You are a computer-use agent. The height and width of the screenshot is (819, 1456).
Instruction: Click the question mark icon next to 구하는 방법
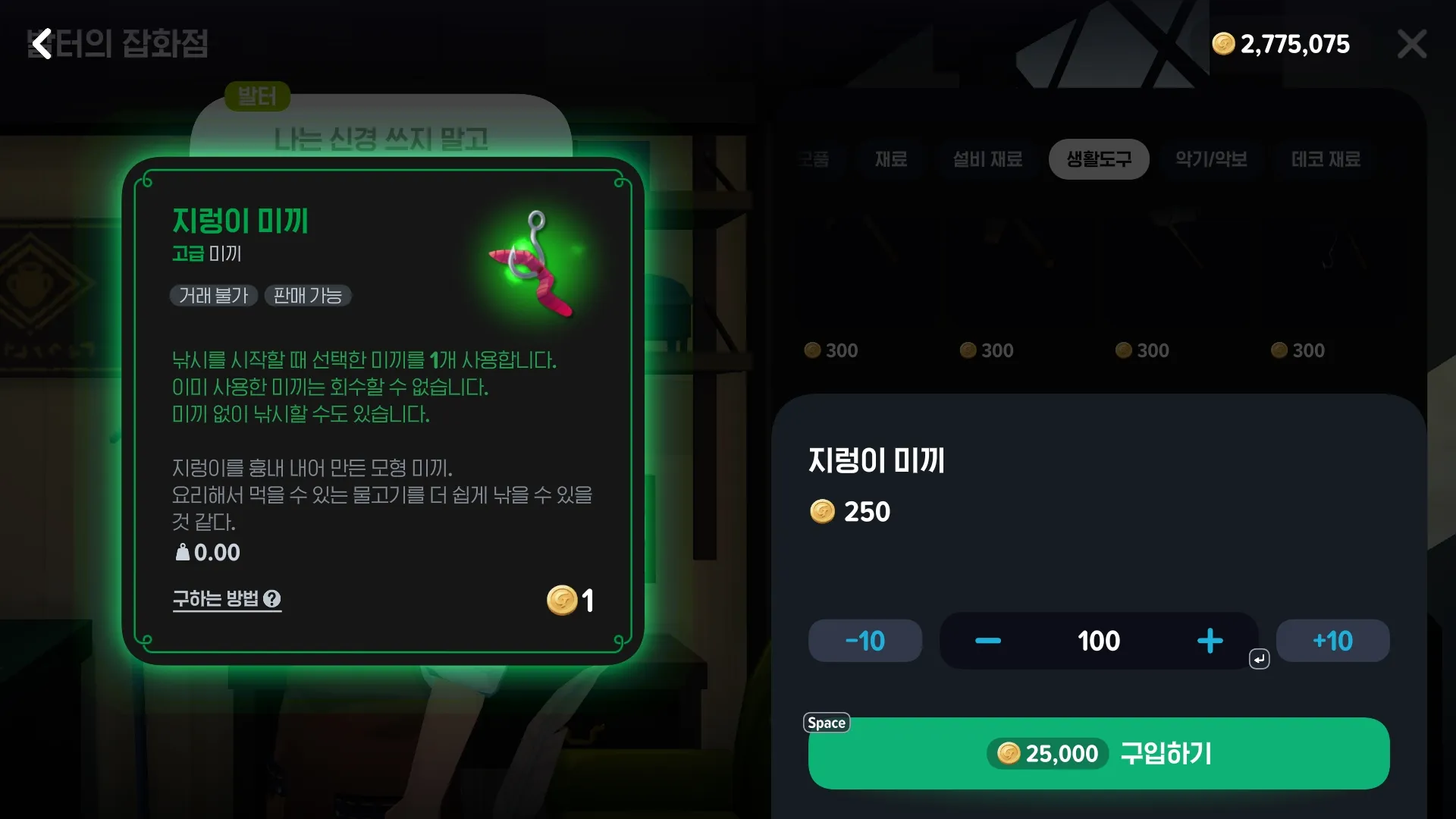(273, 600)
